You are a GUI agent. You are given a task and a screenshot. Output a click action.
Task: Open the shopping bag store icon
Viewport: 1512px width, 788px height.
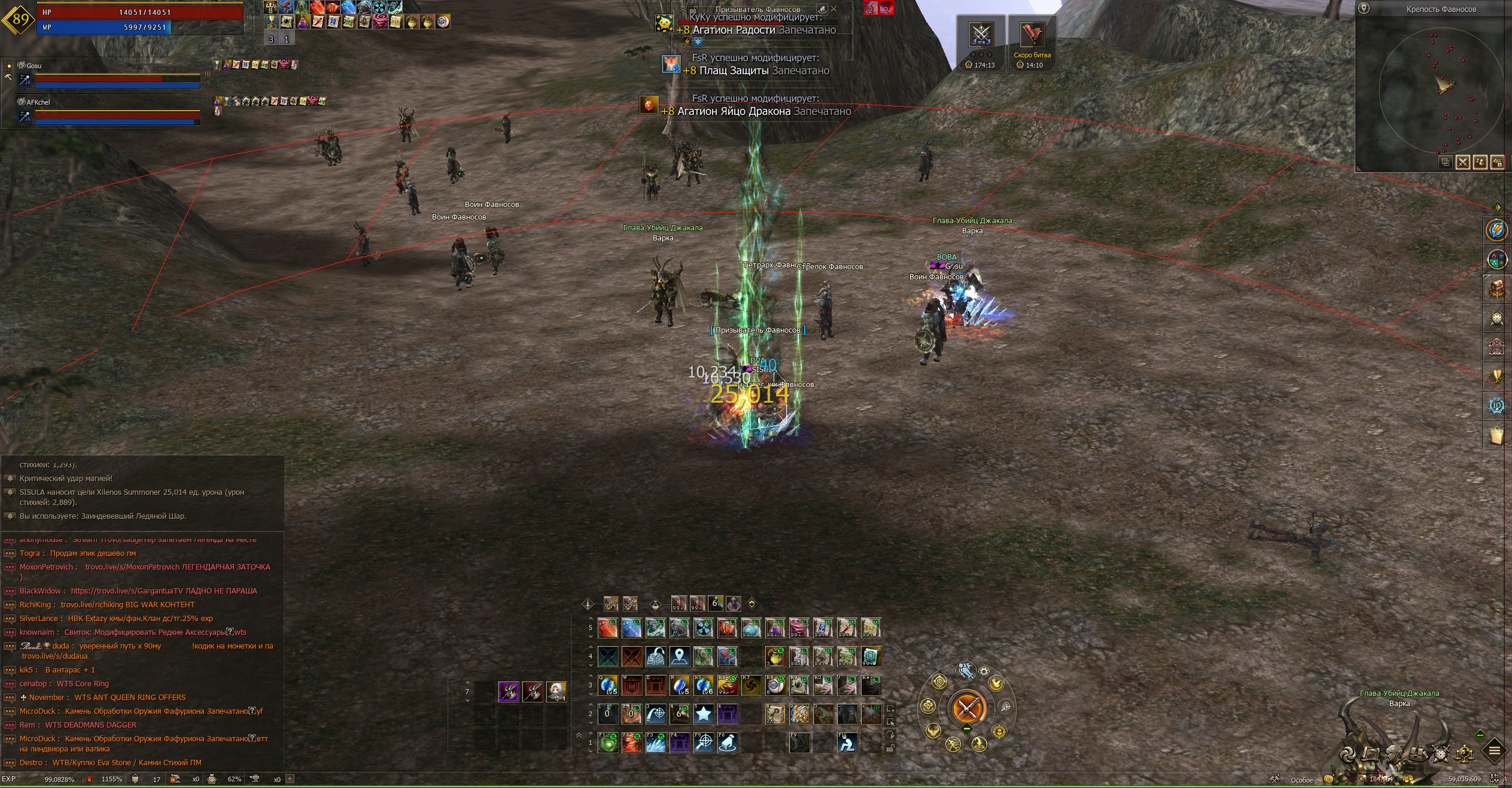1496,435
